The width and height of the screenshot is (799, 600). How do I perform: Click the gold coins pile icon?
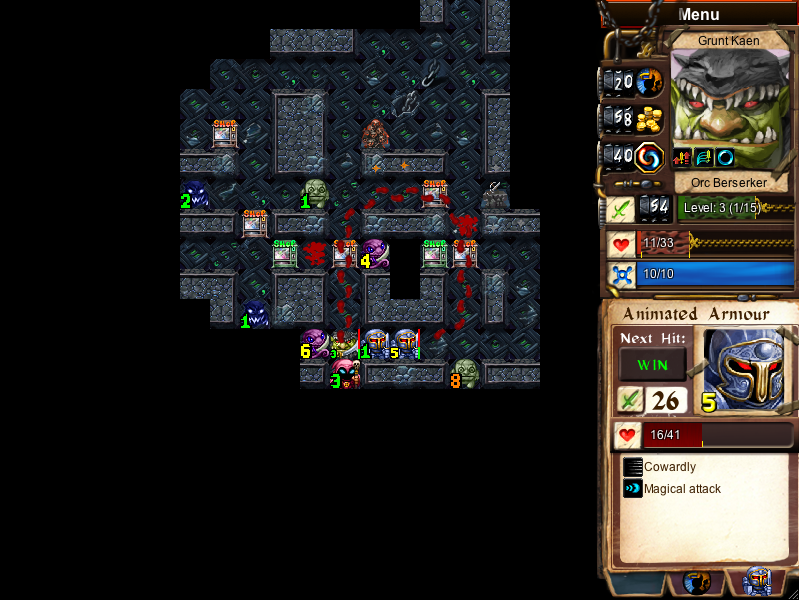(x=650, y=118)
